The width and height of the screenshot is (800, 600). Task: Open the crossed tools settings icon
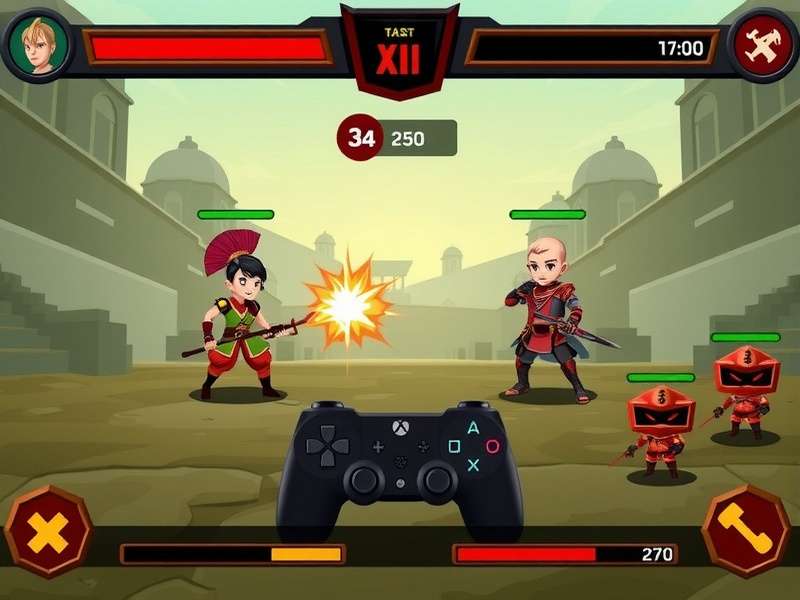click(762, 46)
